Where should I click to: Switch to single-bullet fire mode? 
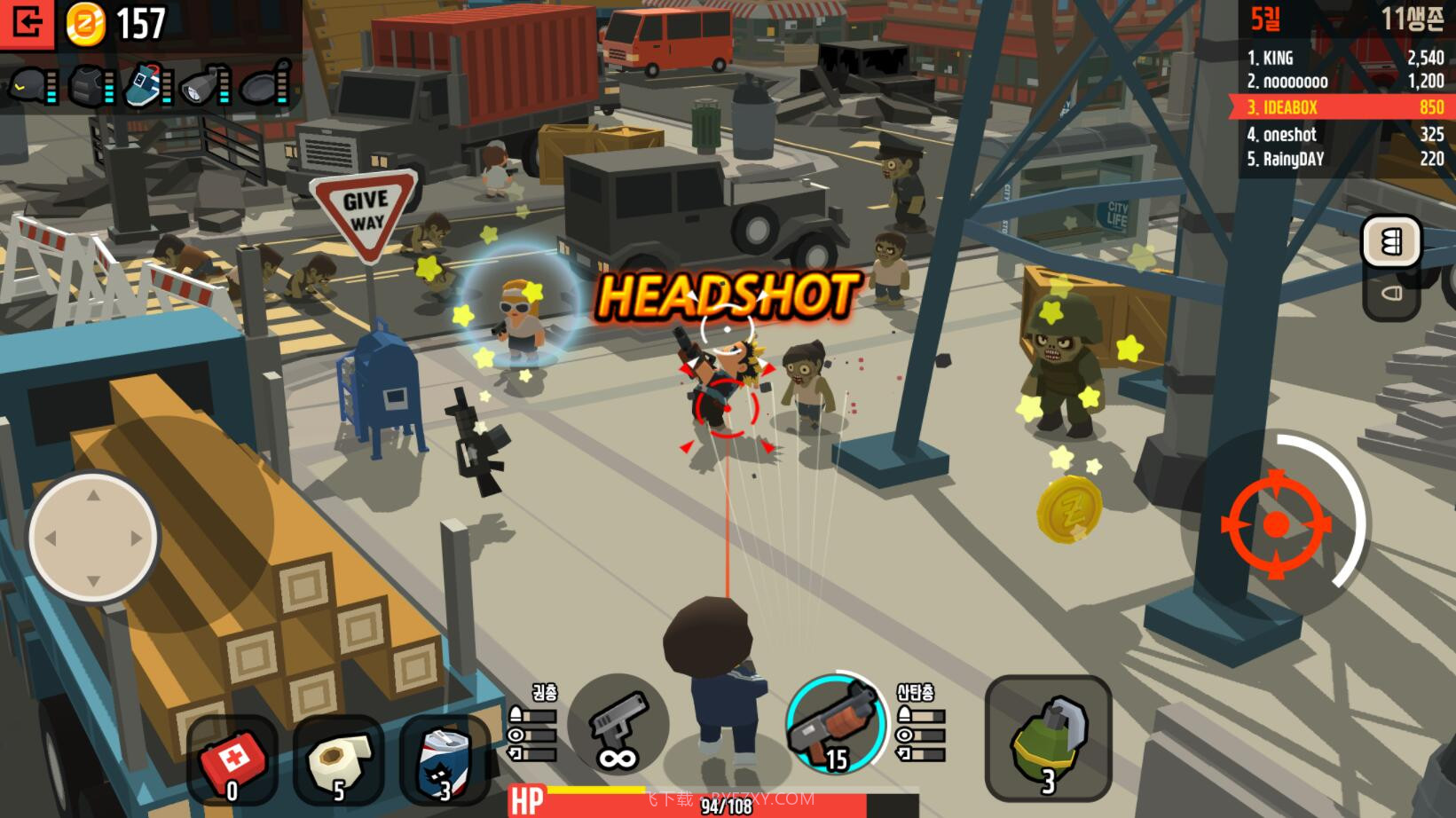[x=1391, y=294]
